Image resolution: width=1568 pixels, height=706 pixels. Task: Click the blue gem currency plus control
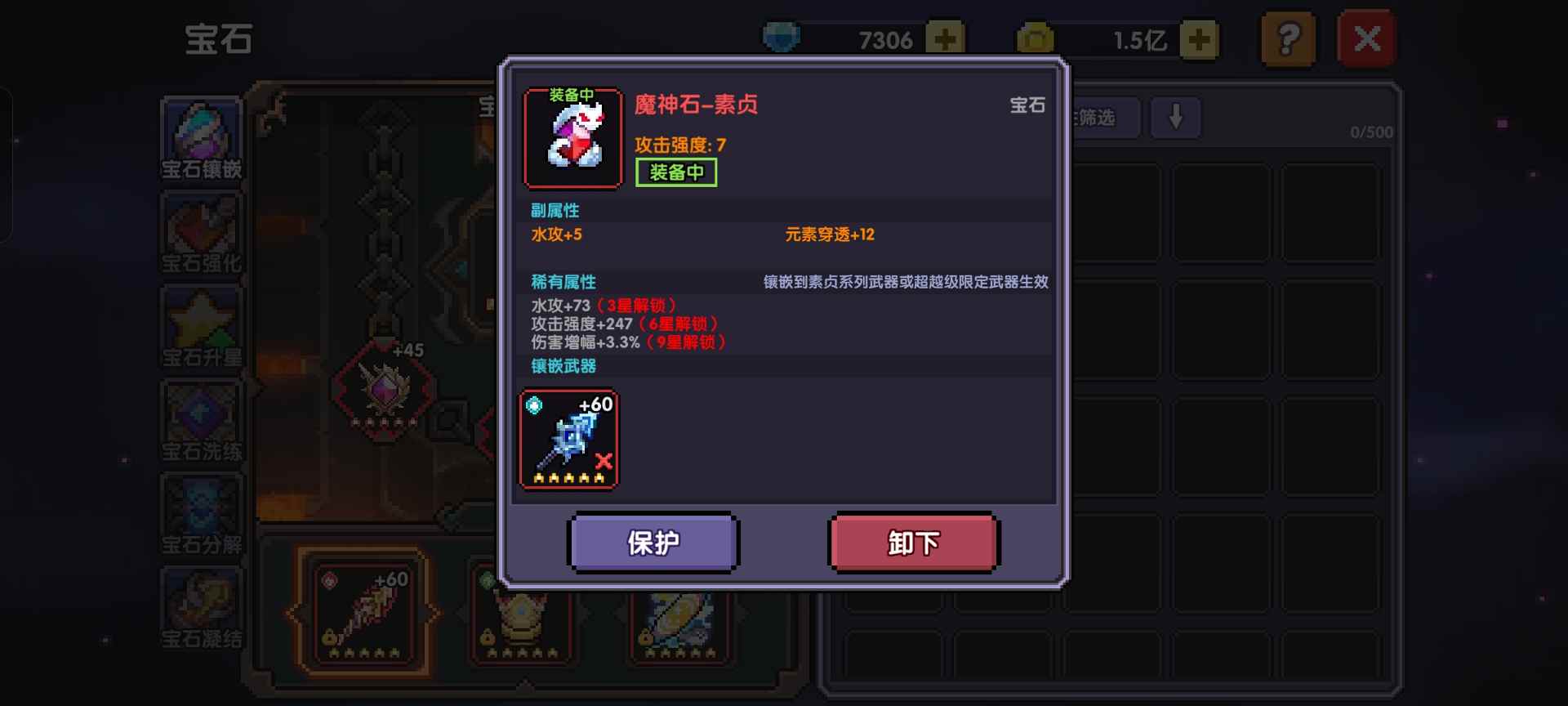click(946, 37)
